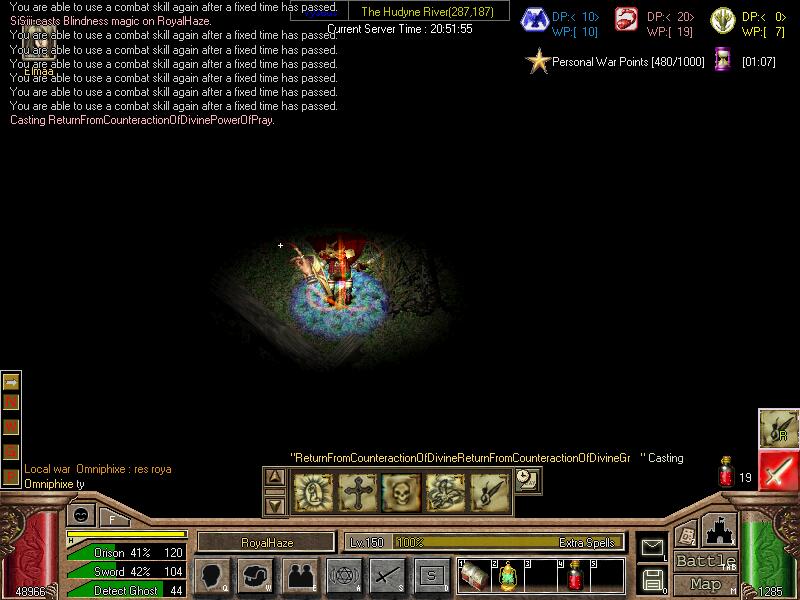Select the praying figure spell icon
Screen dimensions: 800x600
pos(313,491)
